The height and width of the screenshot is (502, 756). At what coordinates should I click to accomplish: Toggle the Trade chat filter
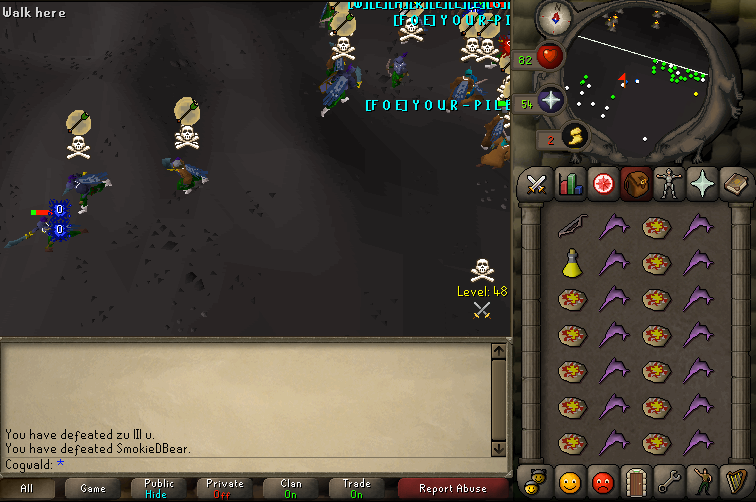click(x=357, y=489)
